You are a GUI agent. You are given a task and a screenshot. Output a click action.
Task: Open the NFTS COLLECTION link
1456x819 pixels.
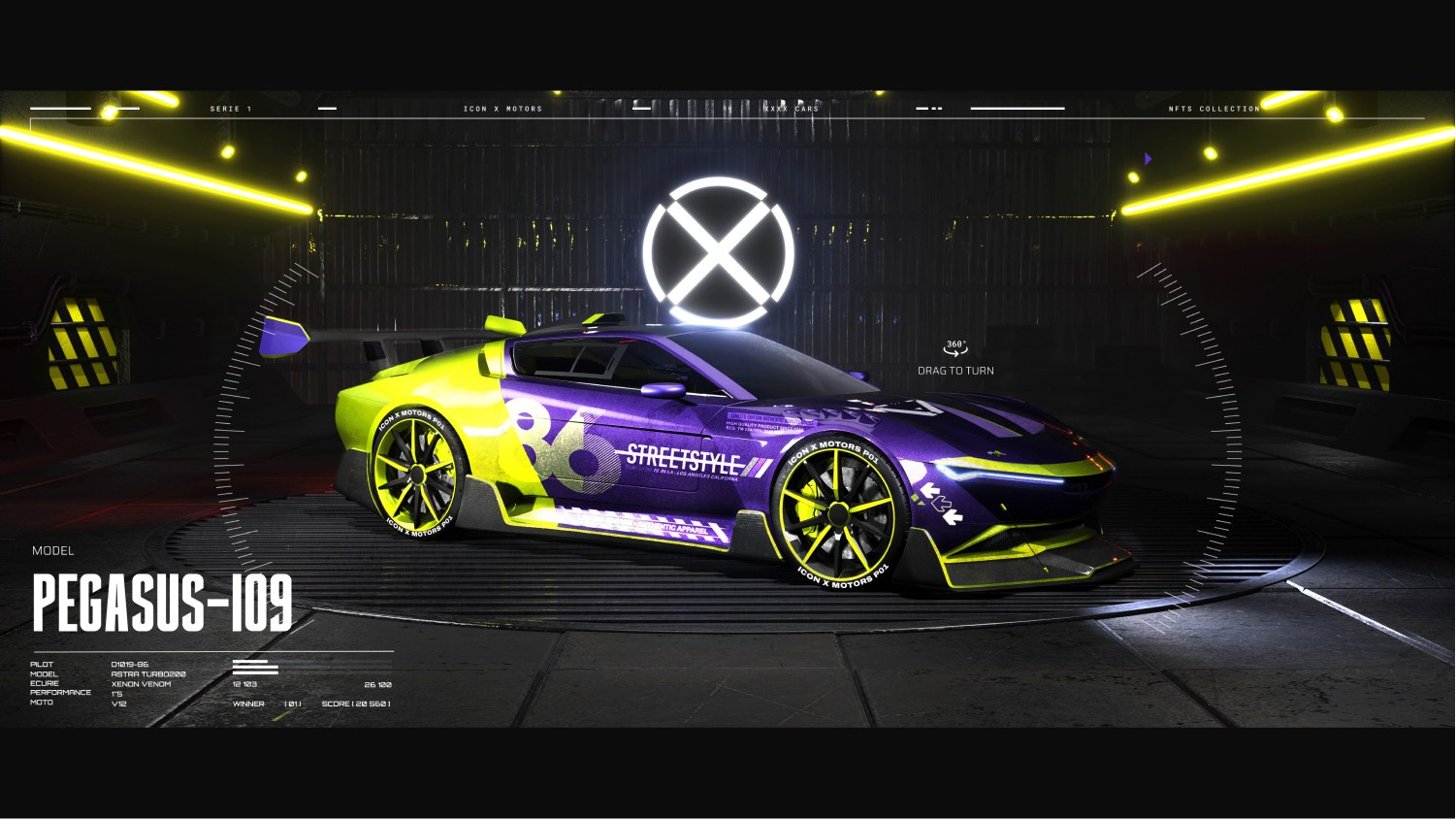1213,109
